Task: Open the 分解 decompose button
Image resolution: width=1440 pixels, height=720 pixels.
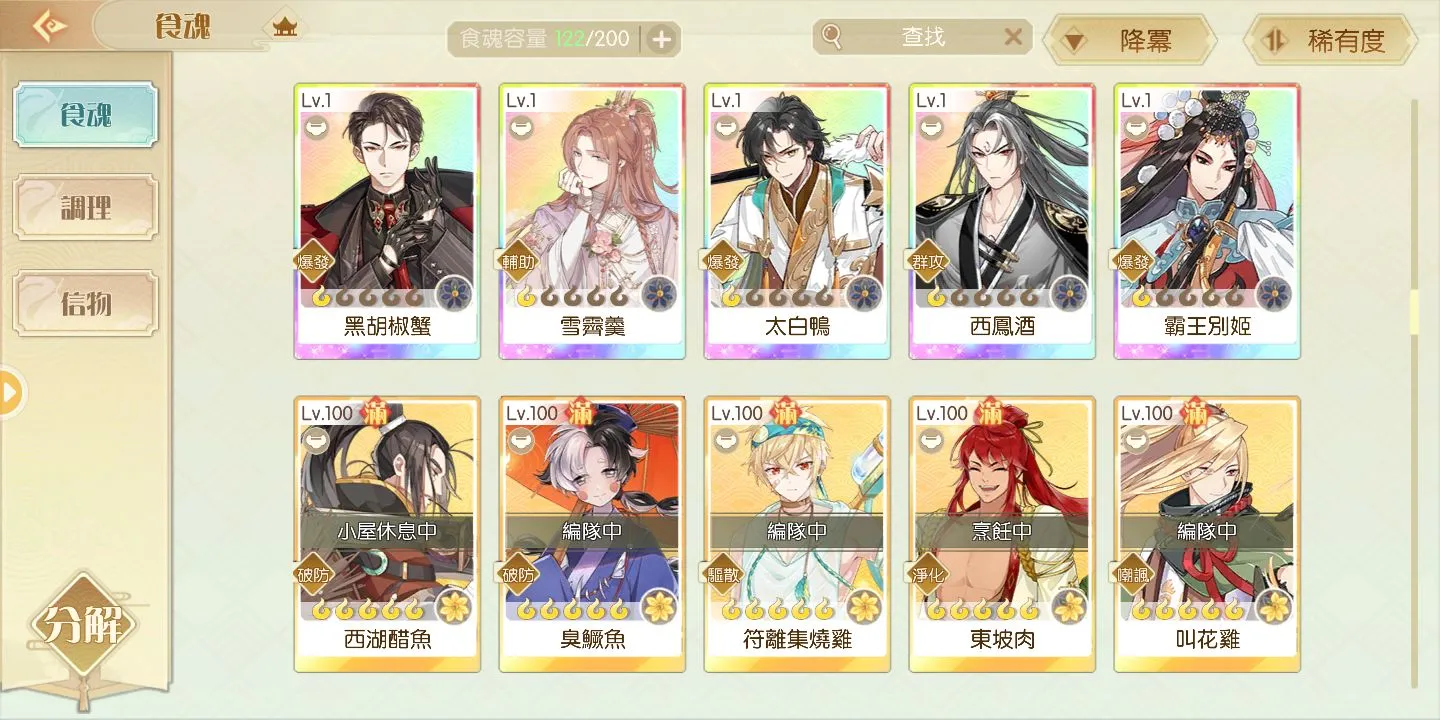Action: point(84,627)
